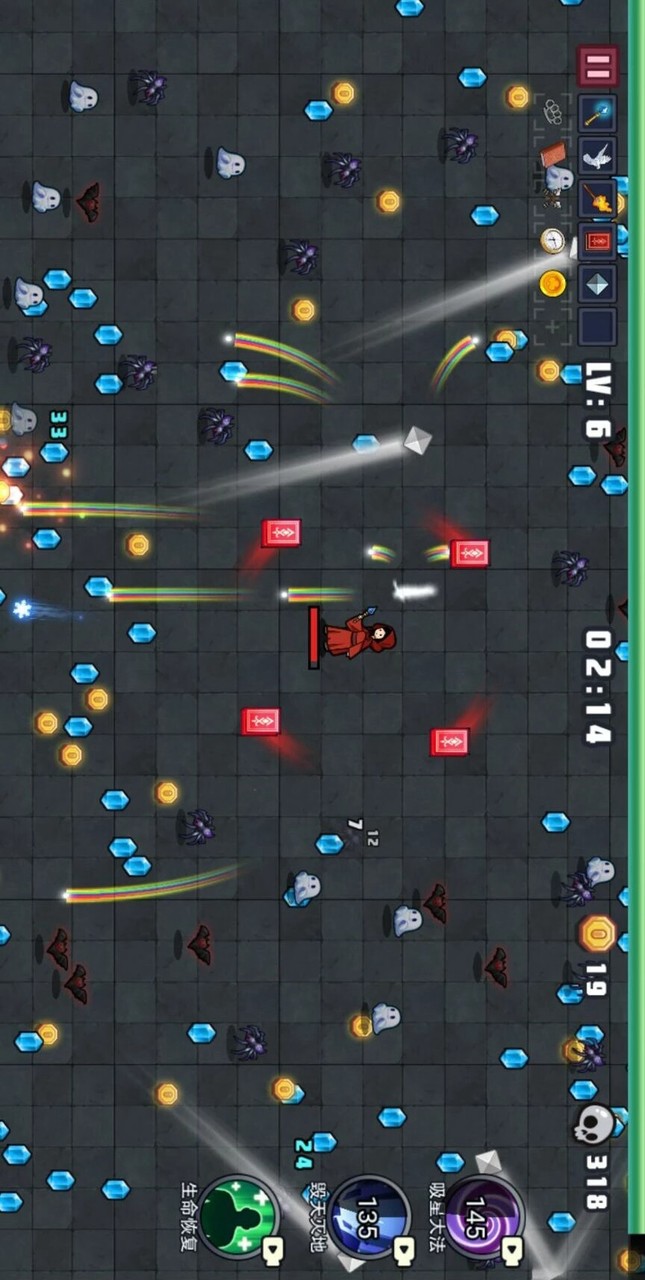645x1280 pixels.
Task: Pause the game with the pink button
Action: [597, 67]
